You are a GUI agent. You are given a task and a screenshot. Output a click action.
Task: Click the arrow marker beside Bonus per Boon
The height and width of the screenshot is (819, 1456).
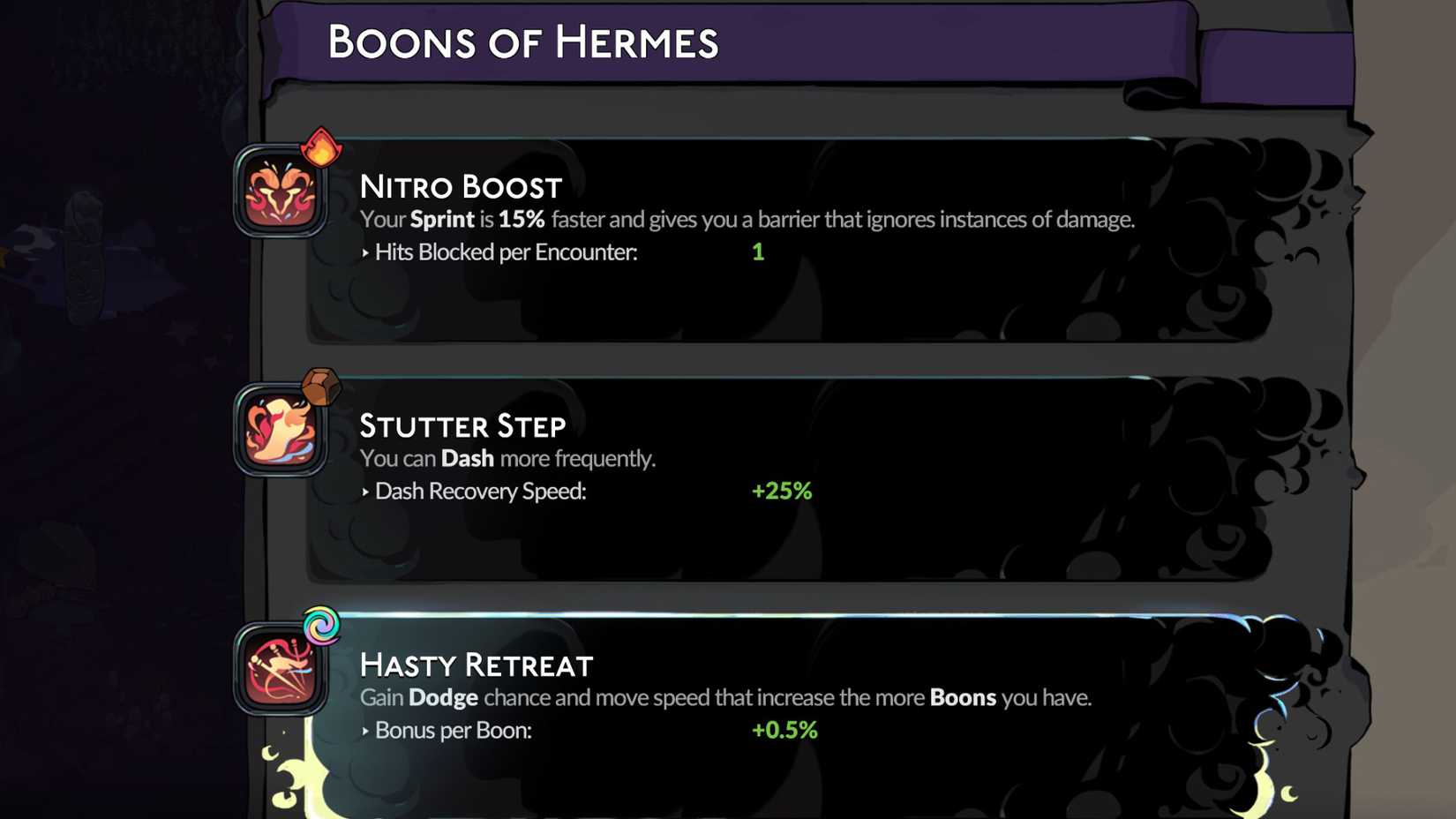coord(364,731)
